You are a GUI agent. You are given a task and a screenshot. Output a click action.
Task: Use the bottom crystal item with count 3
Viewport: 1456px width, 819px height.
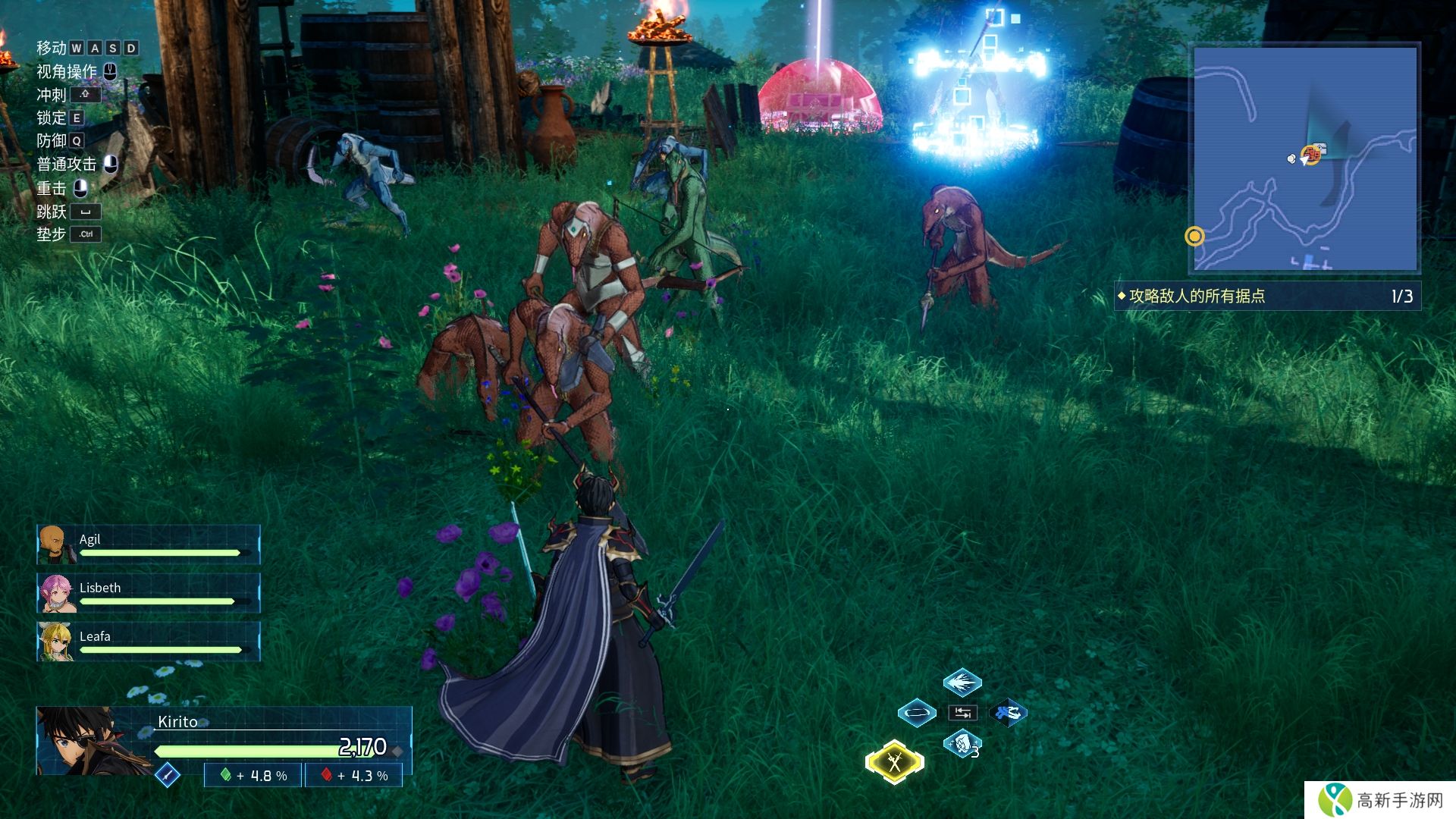coord(962,744)
